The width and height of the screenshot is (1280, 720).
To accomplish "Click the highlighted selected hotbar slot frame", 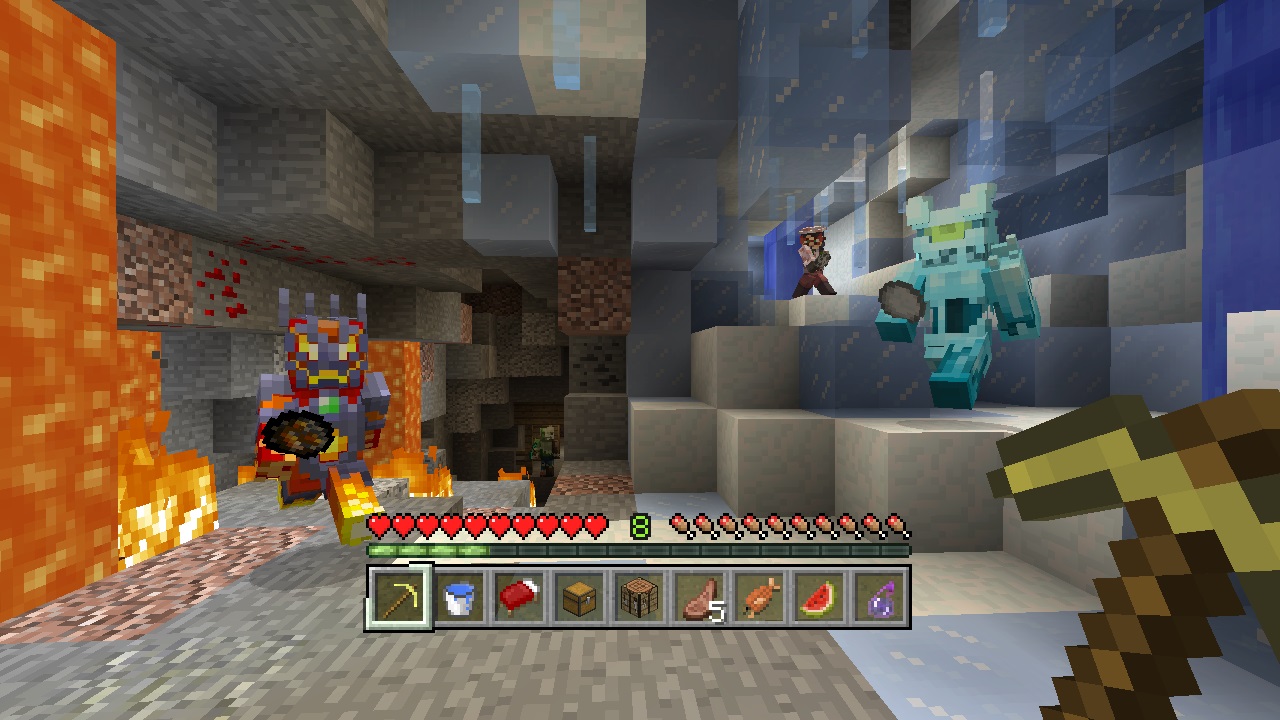I will click(x=397, y=600).
